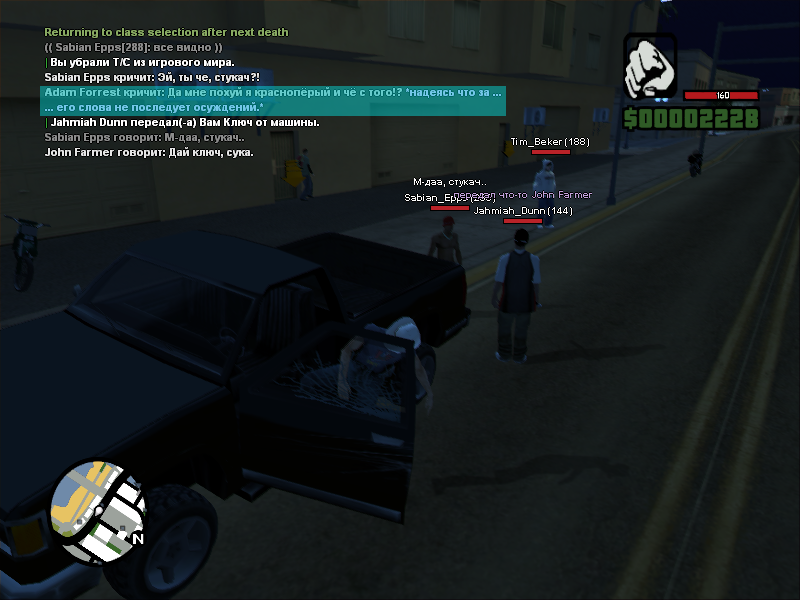Click the John Farmer chat line
The image size is (800, 600).
click(149, 152)
